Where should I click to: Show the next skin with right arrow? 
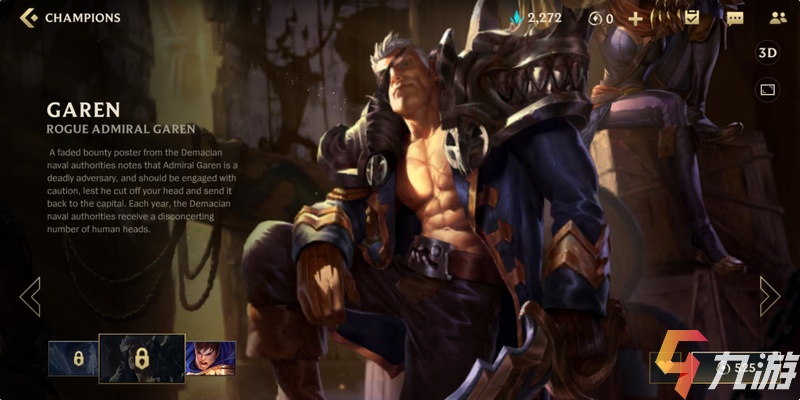[769, 296]
